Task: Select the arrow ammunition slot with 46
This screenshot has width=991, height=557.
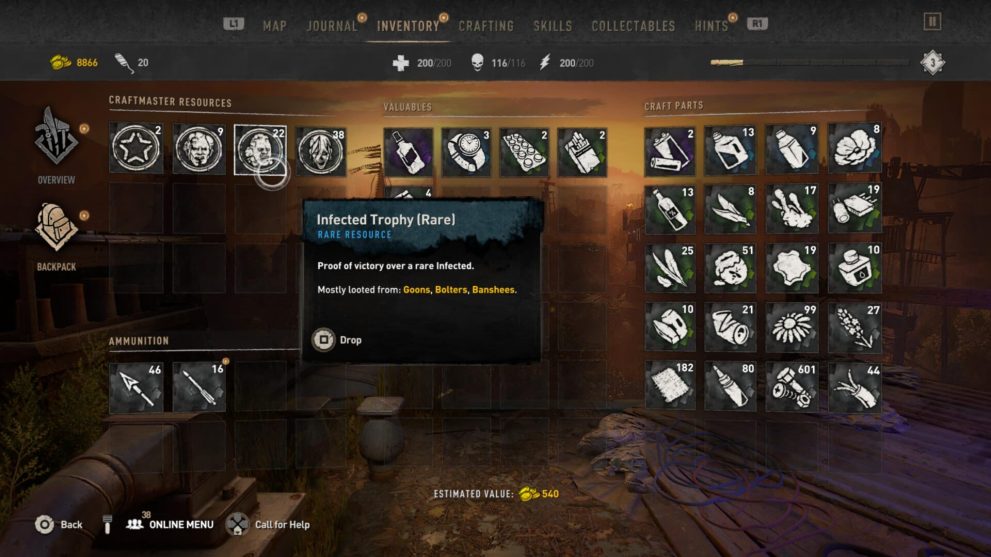Action: [x=135, y=388]
